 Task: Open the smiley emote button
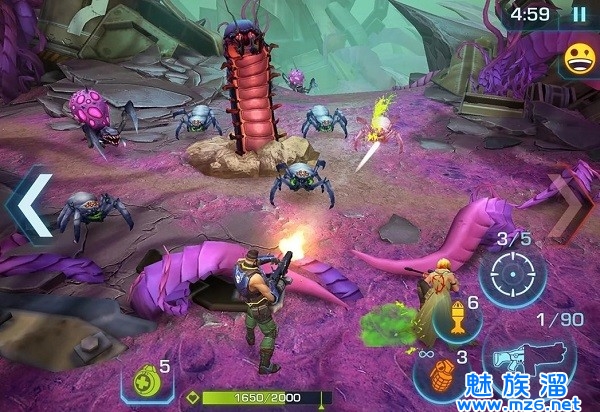pyautogui.click(x=580, y=59)
